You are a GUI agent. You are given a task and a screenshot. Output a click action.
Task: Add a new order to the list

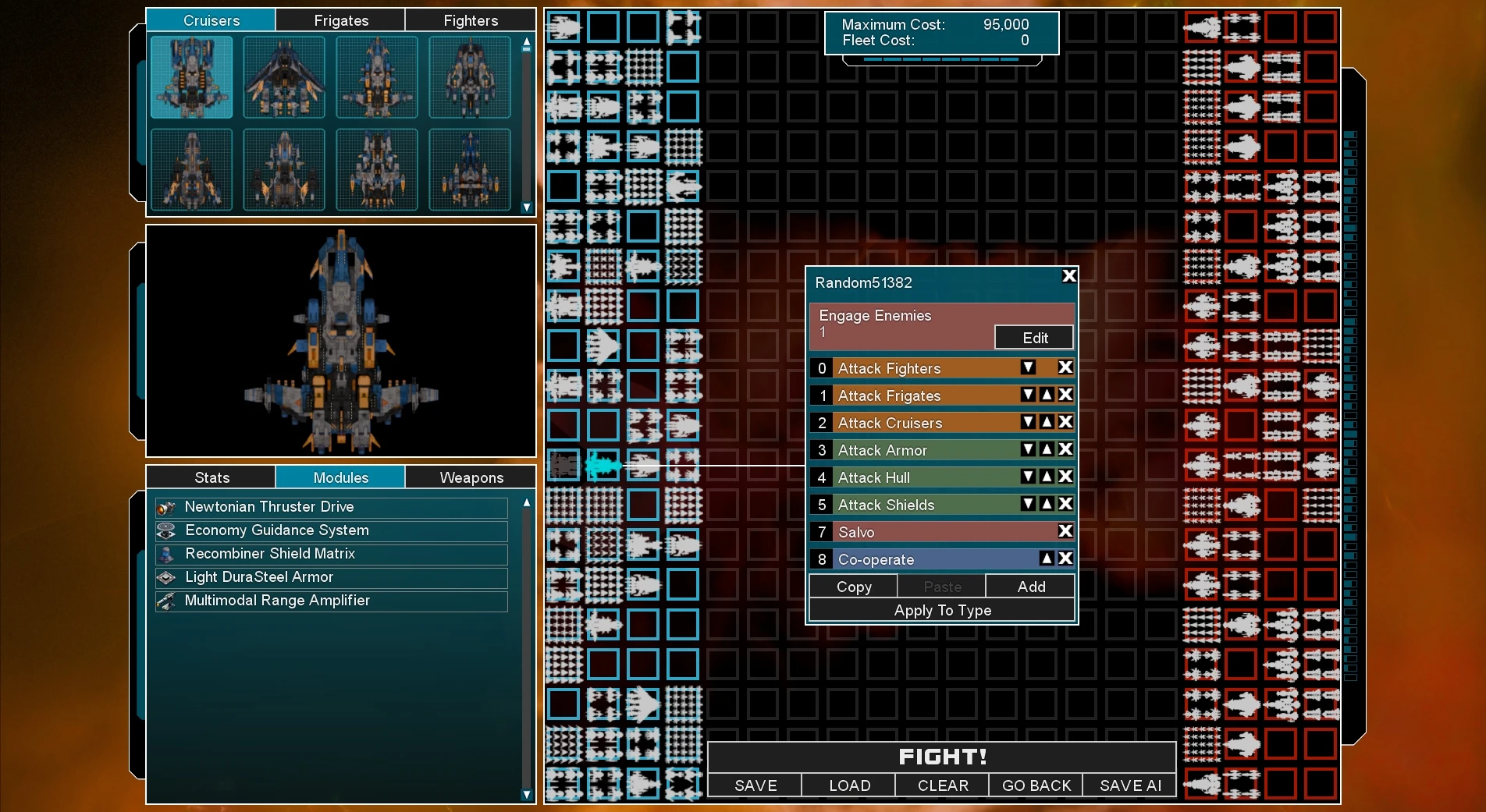[1031, 587]
